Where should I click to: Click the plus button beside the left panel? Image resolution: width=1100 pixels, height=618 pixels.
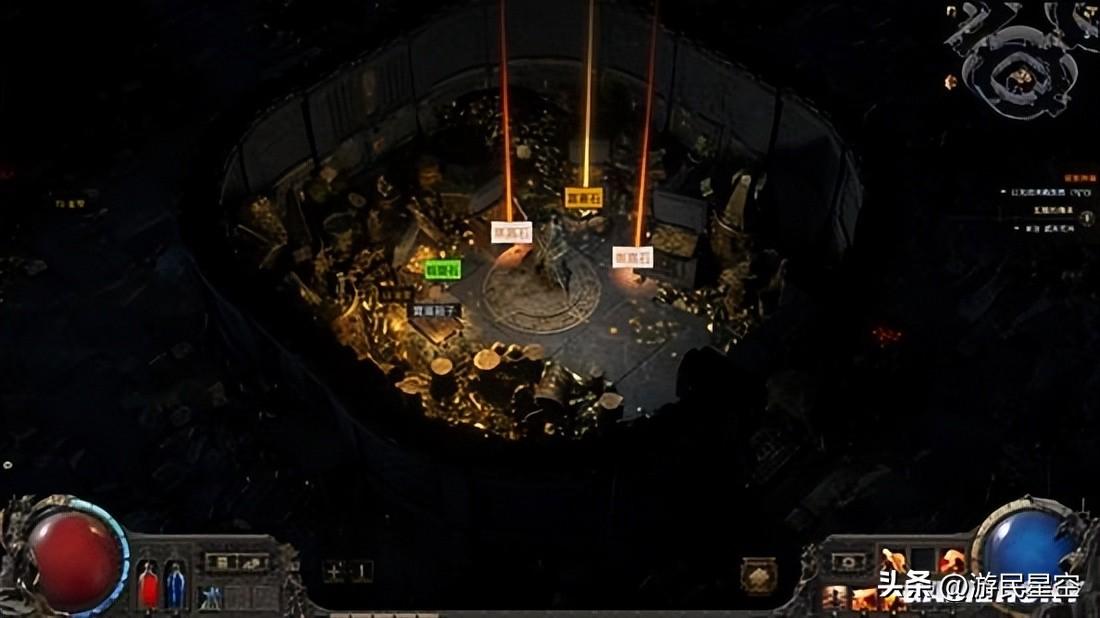coord(334,572)
